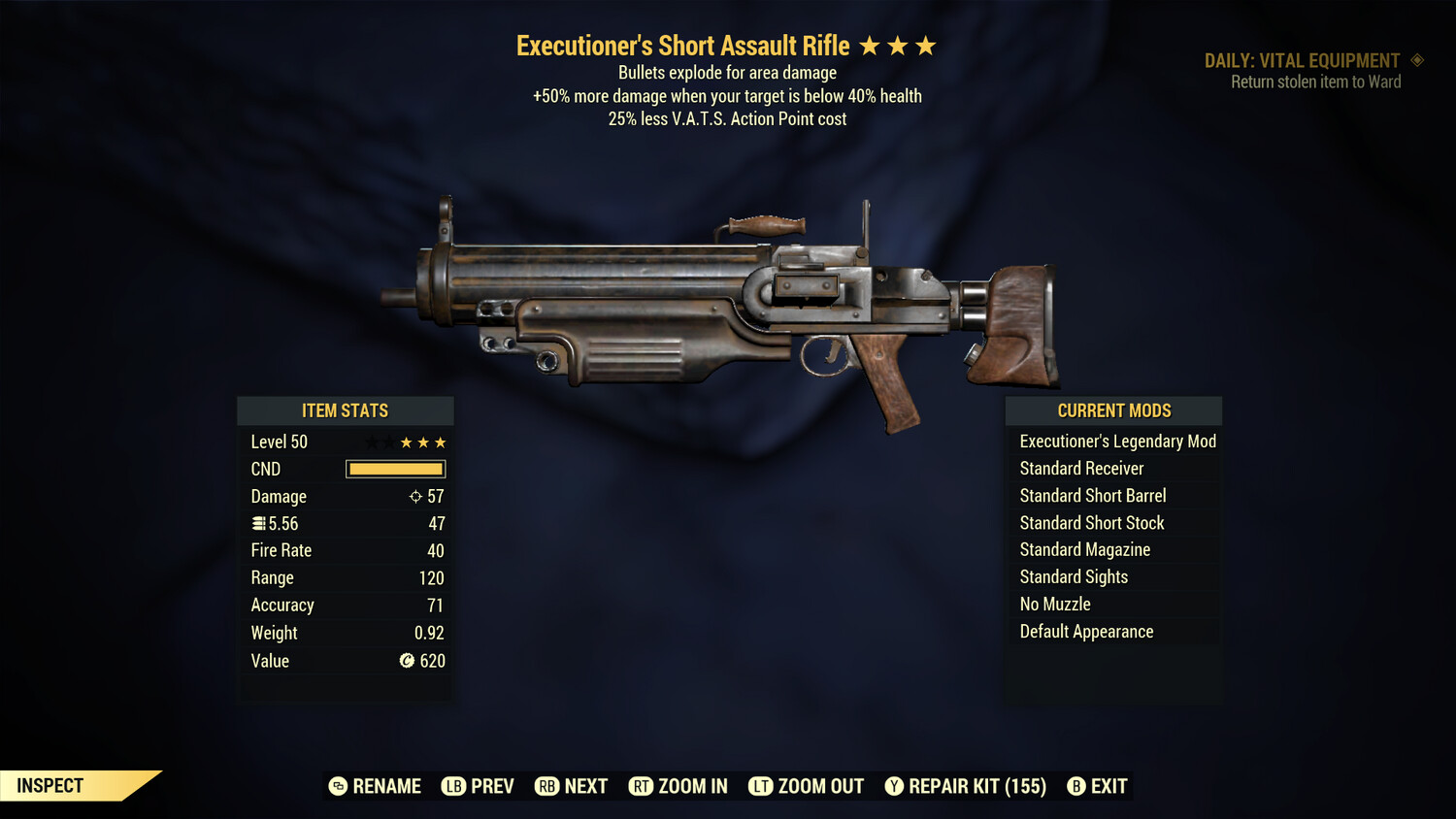
Task: Select the RB next shoulder button icon
Action: click(x=546, y=786)
